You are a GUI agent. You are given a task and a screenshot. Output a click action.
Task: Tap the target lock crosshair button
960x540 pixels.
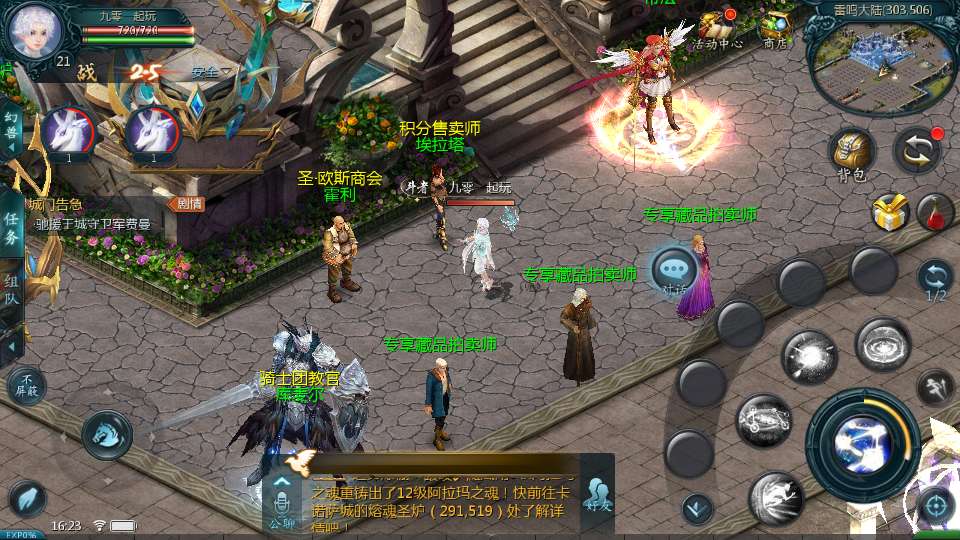(936, 507)
